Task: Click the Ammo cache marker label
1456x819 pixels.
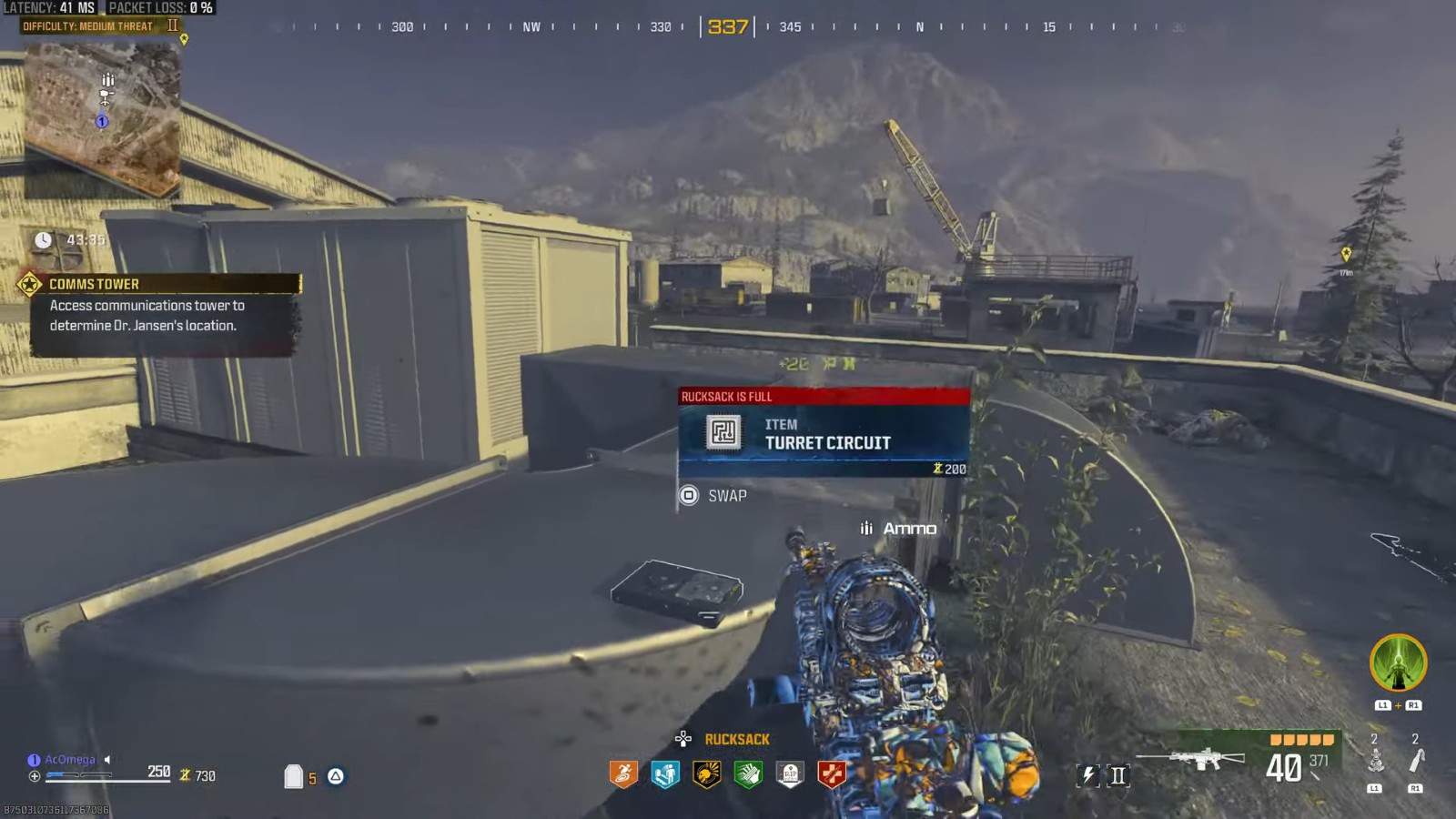Action: click(908, 529)
